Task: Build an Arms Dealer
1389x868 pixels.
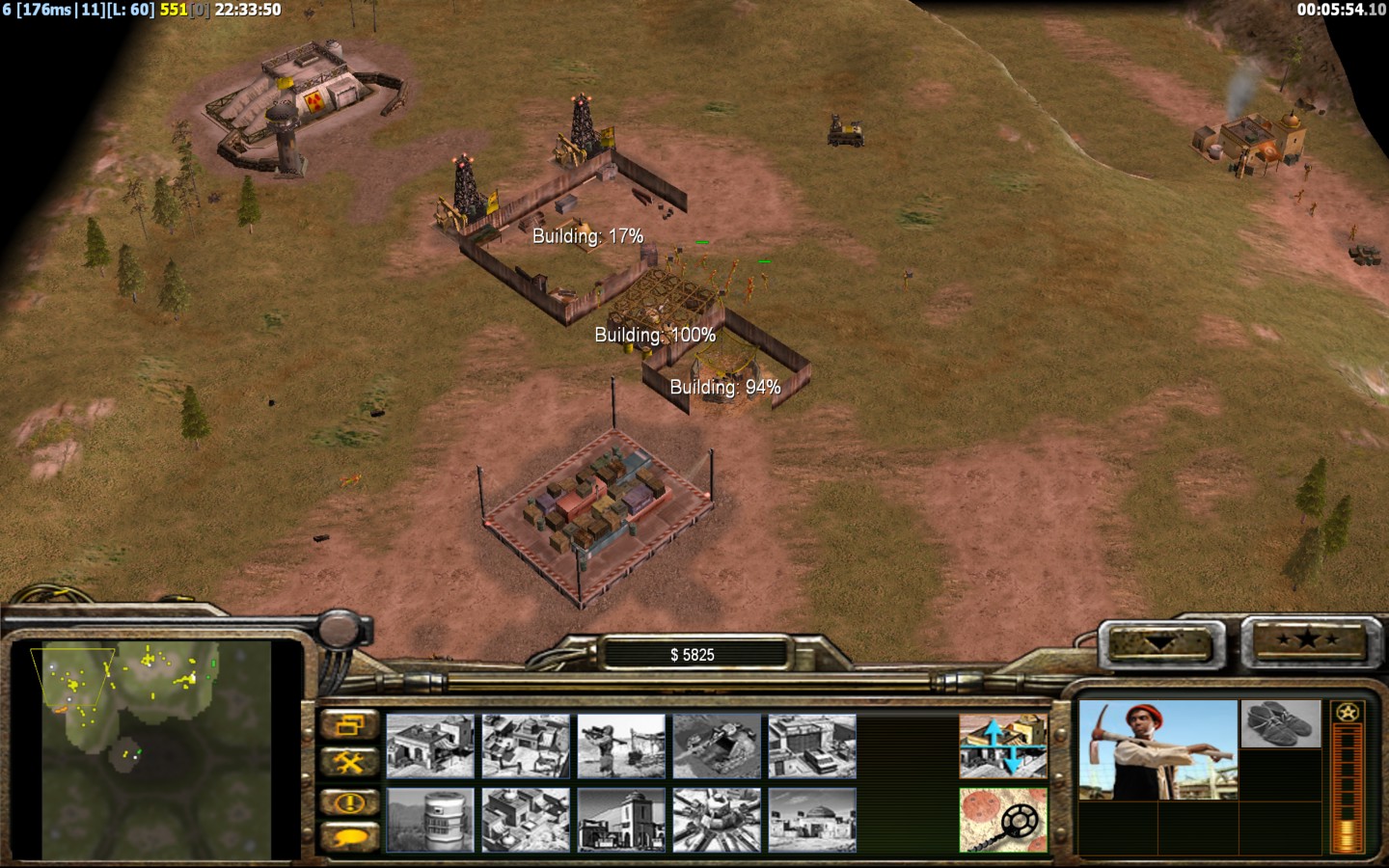Action: click(x=812, y=746)
